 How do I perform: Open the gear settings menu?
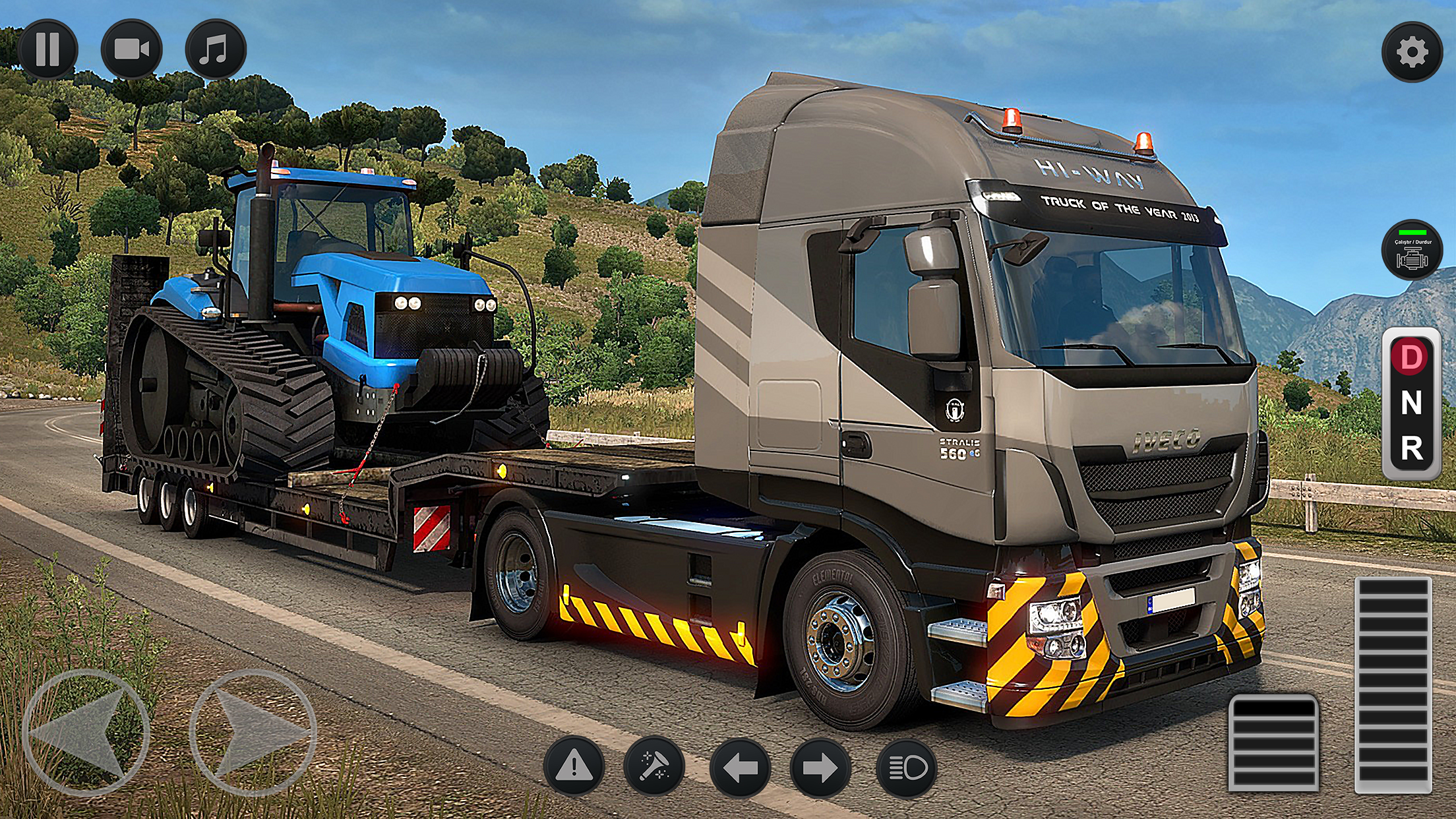click(x=1412, y=53)
